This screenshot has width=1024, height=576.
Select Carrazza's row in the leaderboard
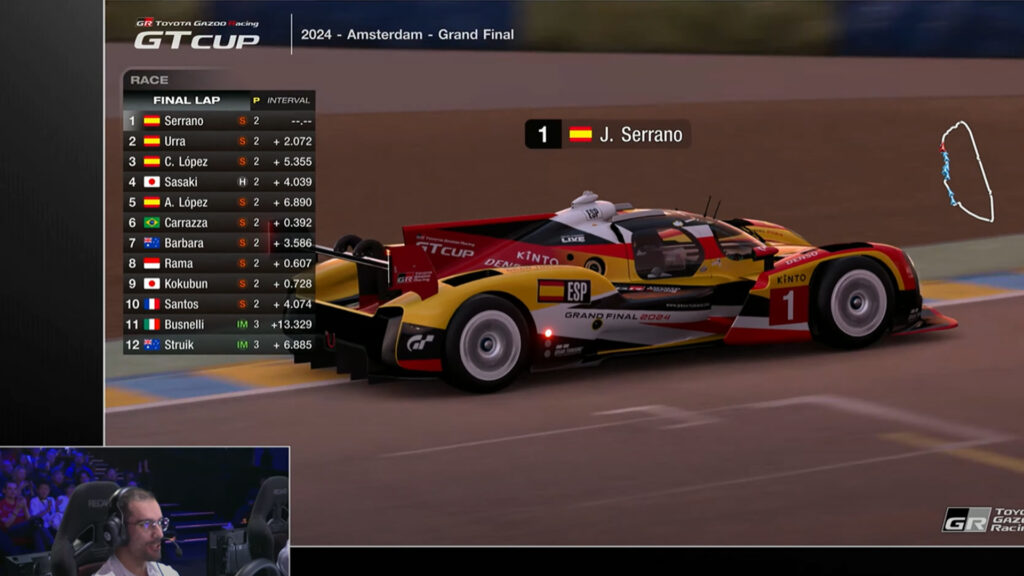tap(218, 223)
